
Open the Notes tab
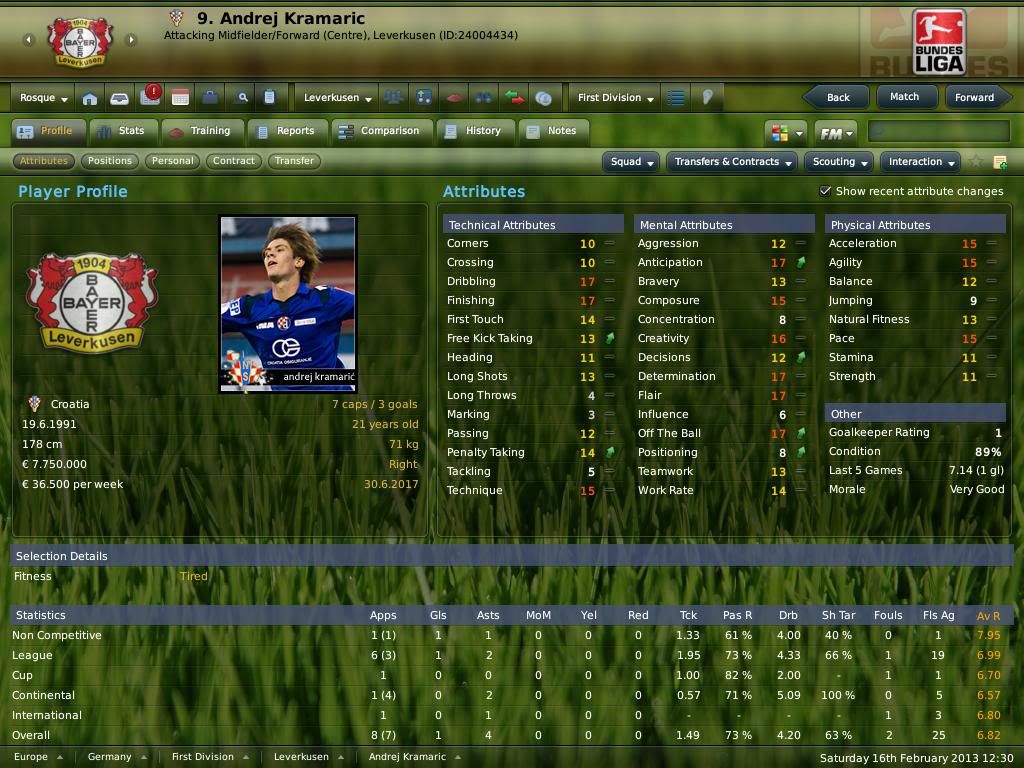551,131
